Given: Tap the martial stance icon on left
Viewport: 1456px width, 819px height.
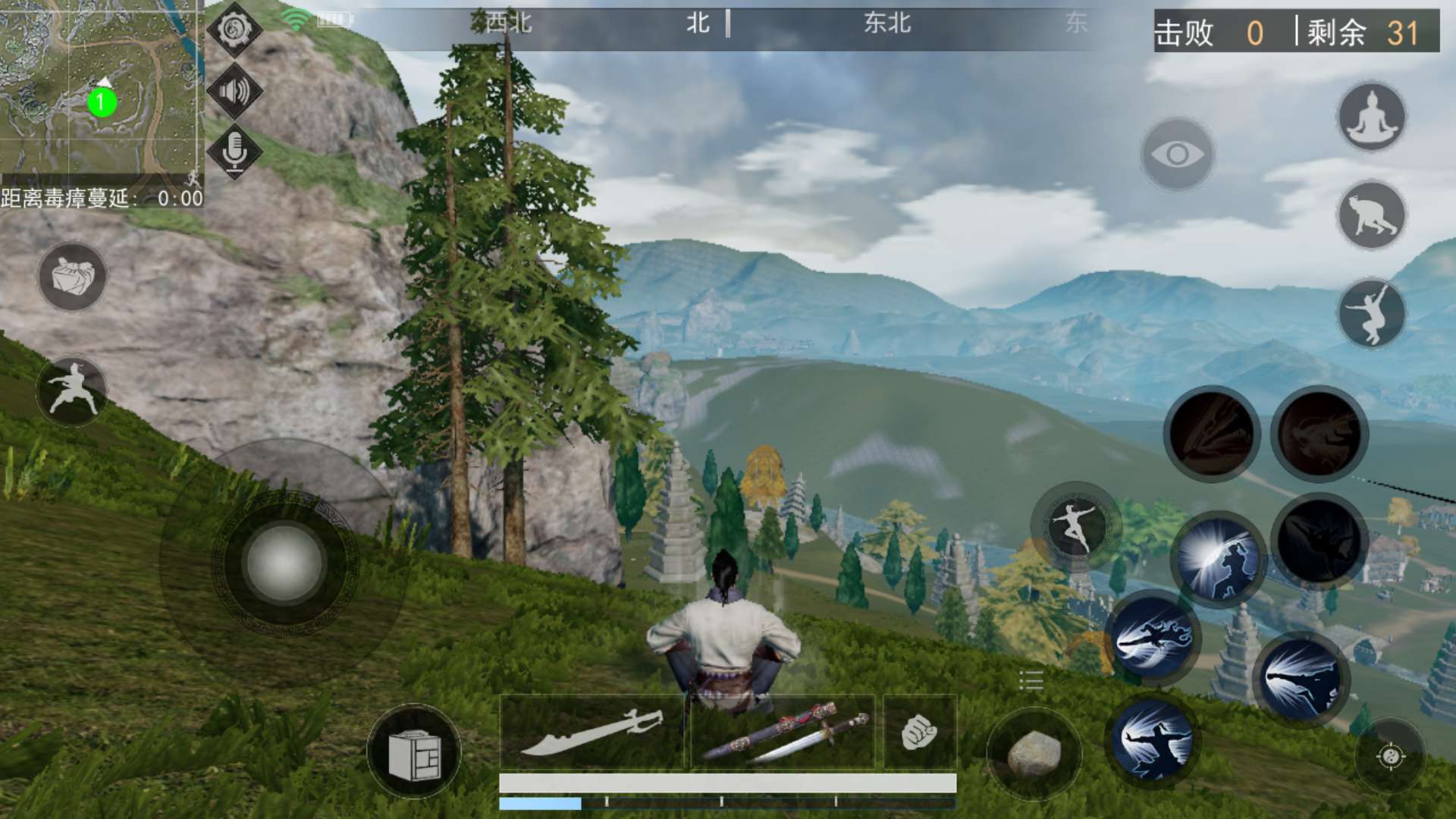Looking at the screenshot, I should coord(72,391).
